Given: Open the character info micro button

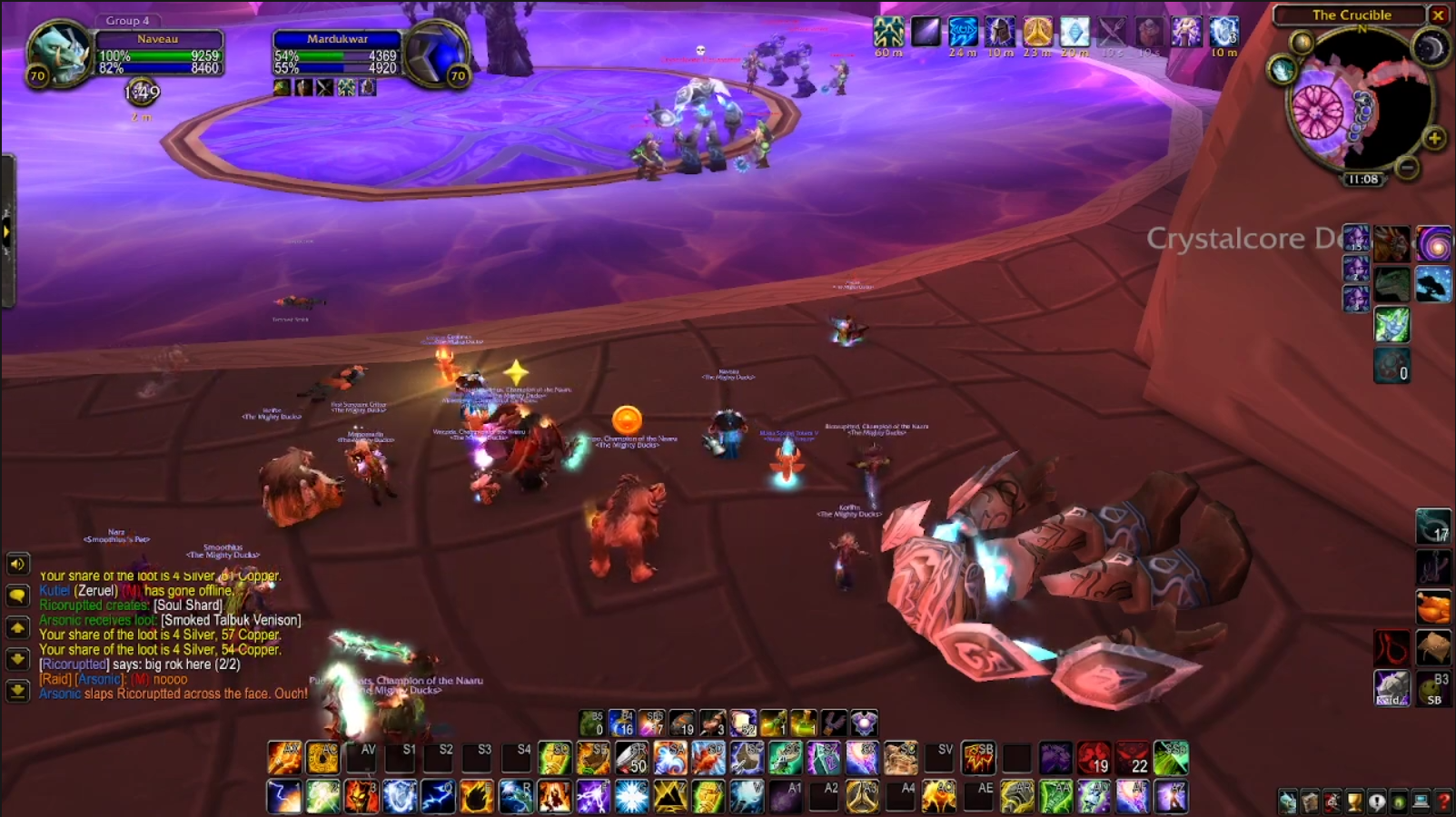Looking at the screenshot, I should click(1288, 802).
